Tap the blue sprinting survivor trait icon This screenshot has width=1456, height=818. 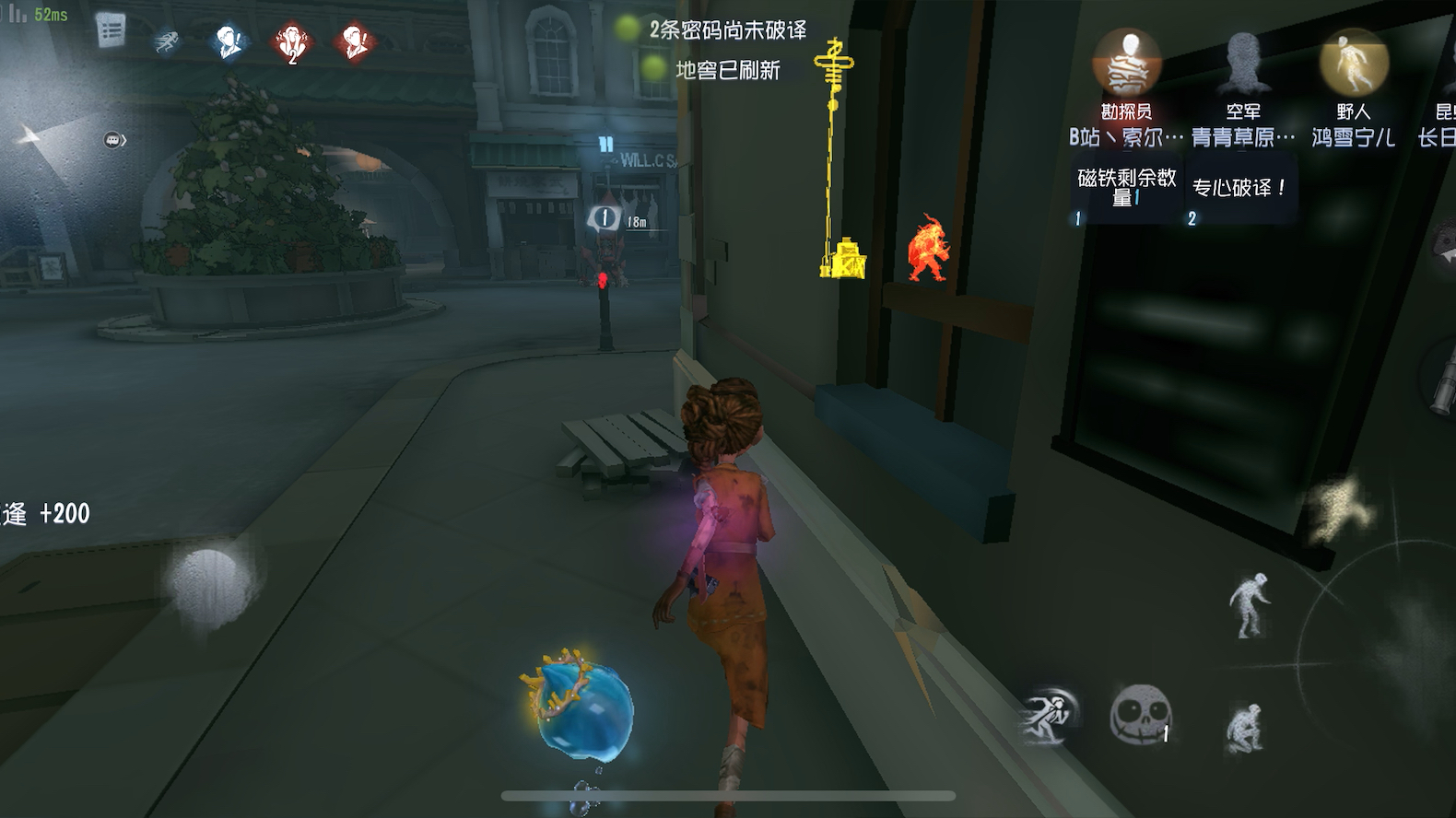[166, 42]
